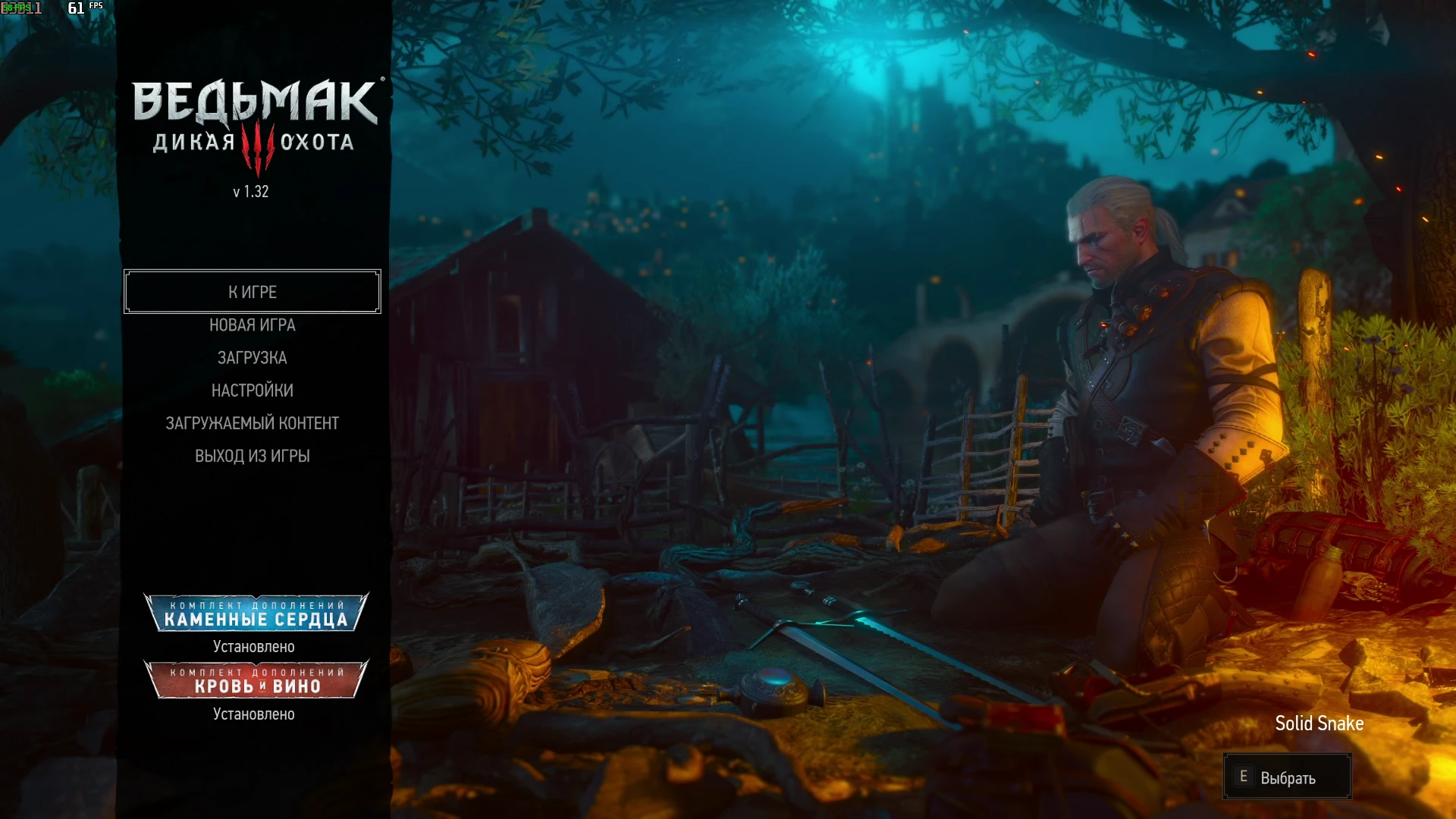The width and height of the screenshot is (1456, 819).
Task: Start a new game via 'НОВАЯ ИГРА'
Action: click(253, 325)
